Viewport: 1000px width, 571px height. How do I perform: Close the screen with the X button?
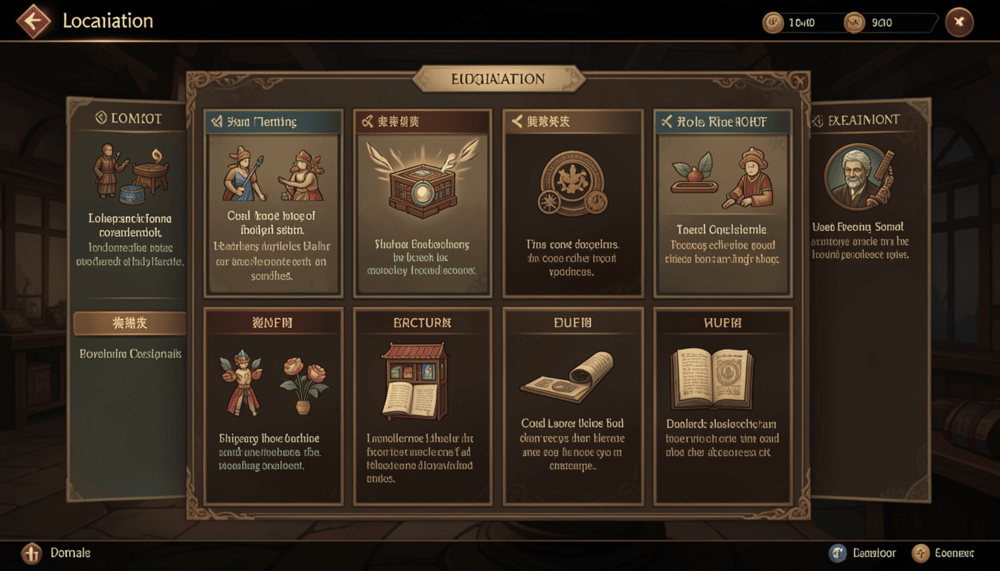click(x=959, y=22)
